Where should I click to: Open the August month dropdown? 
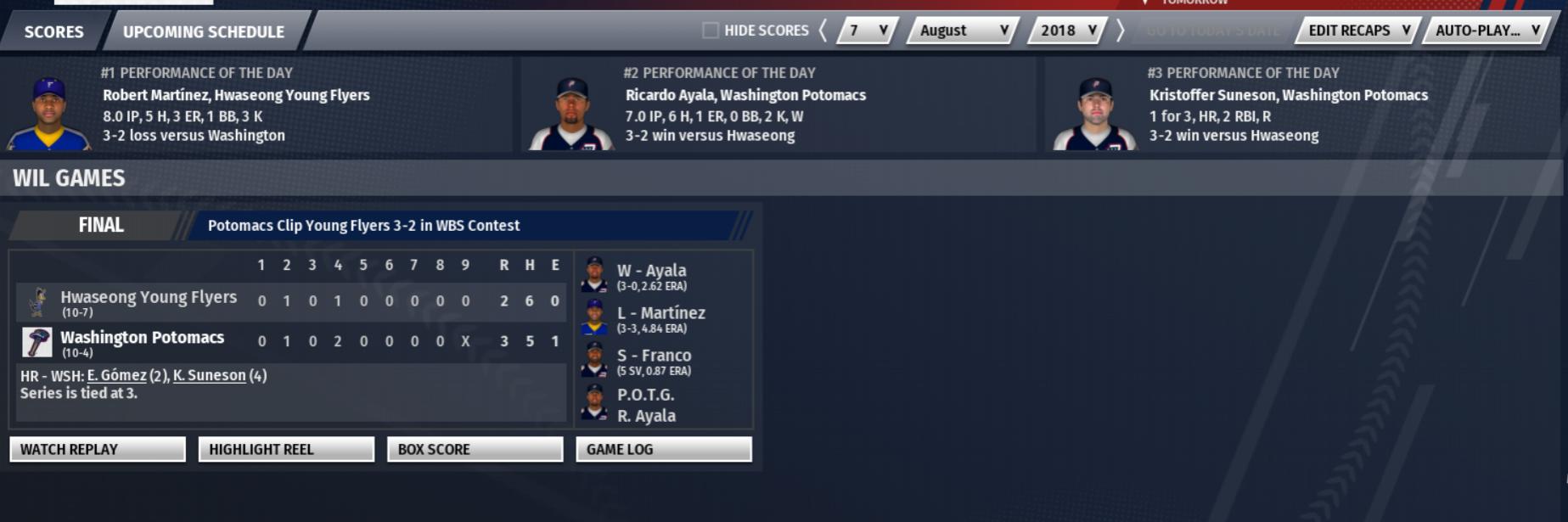coord(964,31)
